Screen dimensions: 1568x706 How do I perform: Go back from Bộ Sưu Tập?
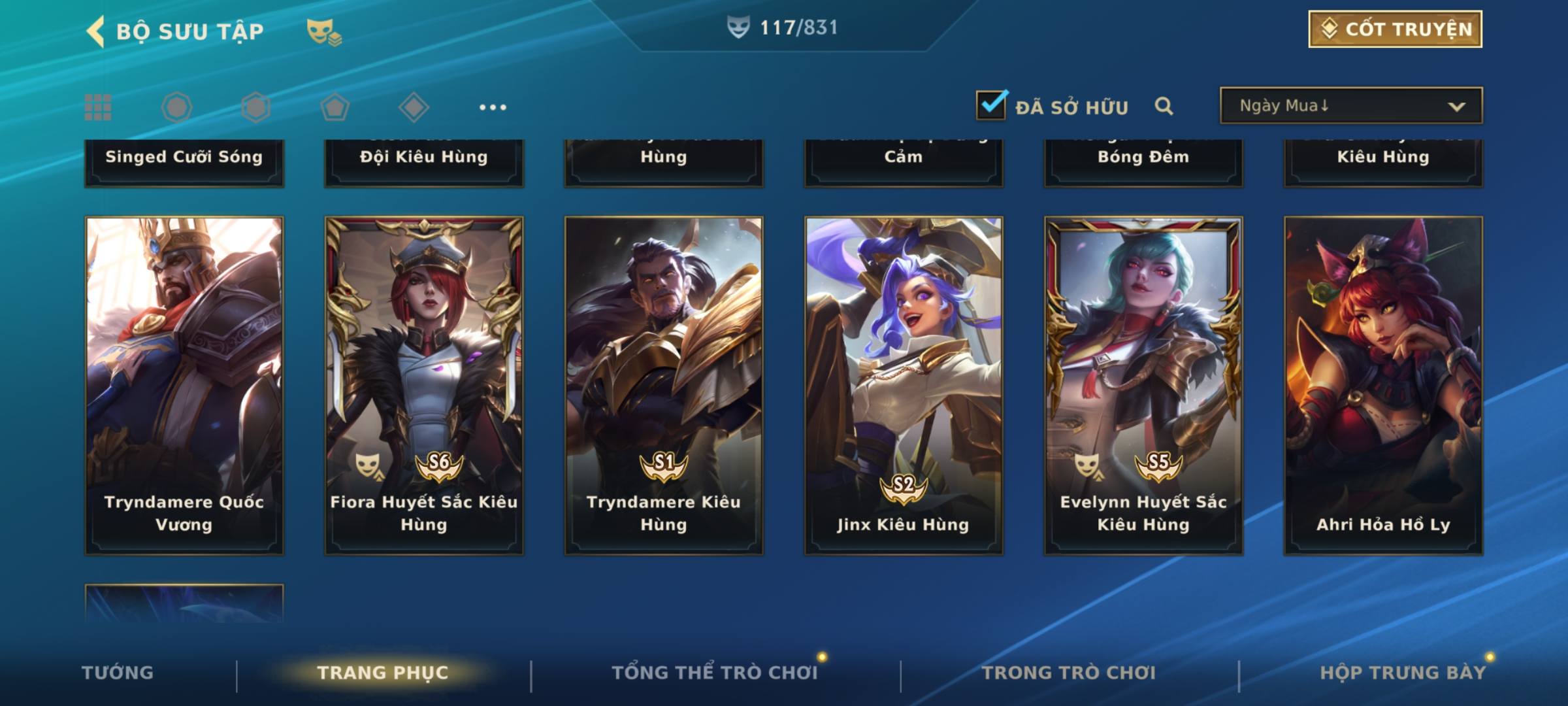96,31
